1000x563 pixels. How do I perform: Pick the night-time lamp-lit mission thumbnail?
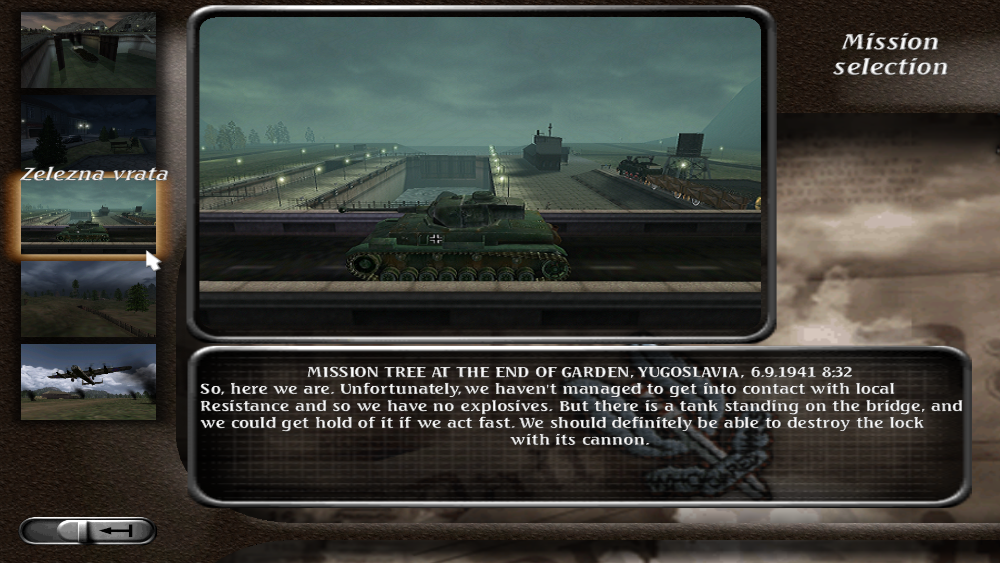tap(88, 130)
